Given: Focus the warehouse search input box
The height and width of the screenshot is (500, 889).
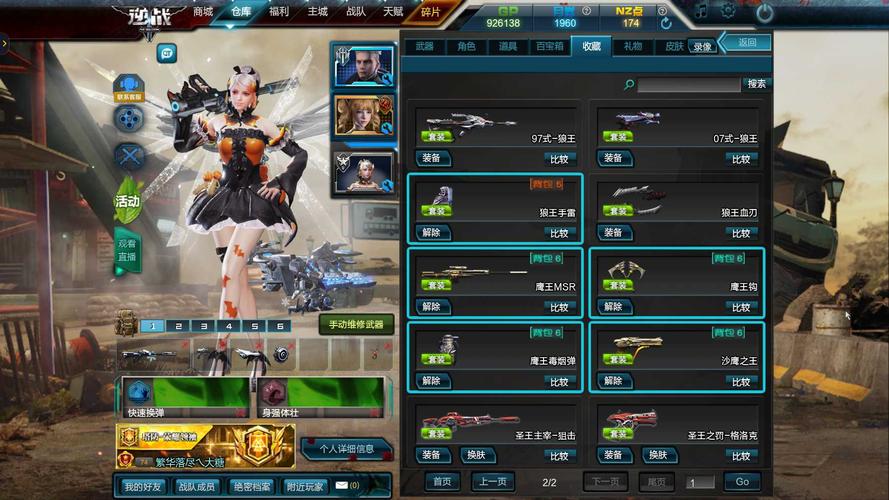Looking at the screenshot, I should 688,85.
